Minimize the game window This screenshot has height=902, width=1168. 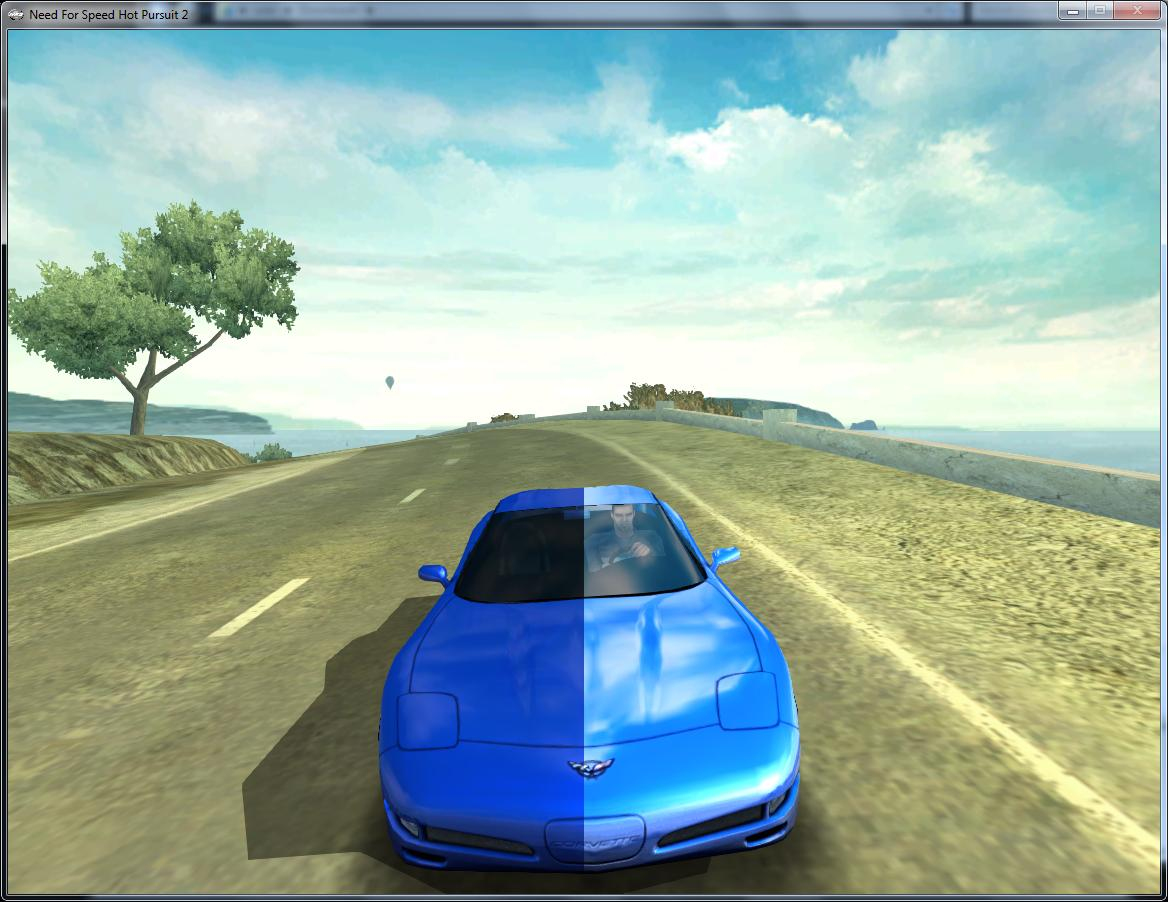(x=1073, y=10)
